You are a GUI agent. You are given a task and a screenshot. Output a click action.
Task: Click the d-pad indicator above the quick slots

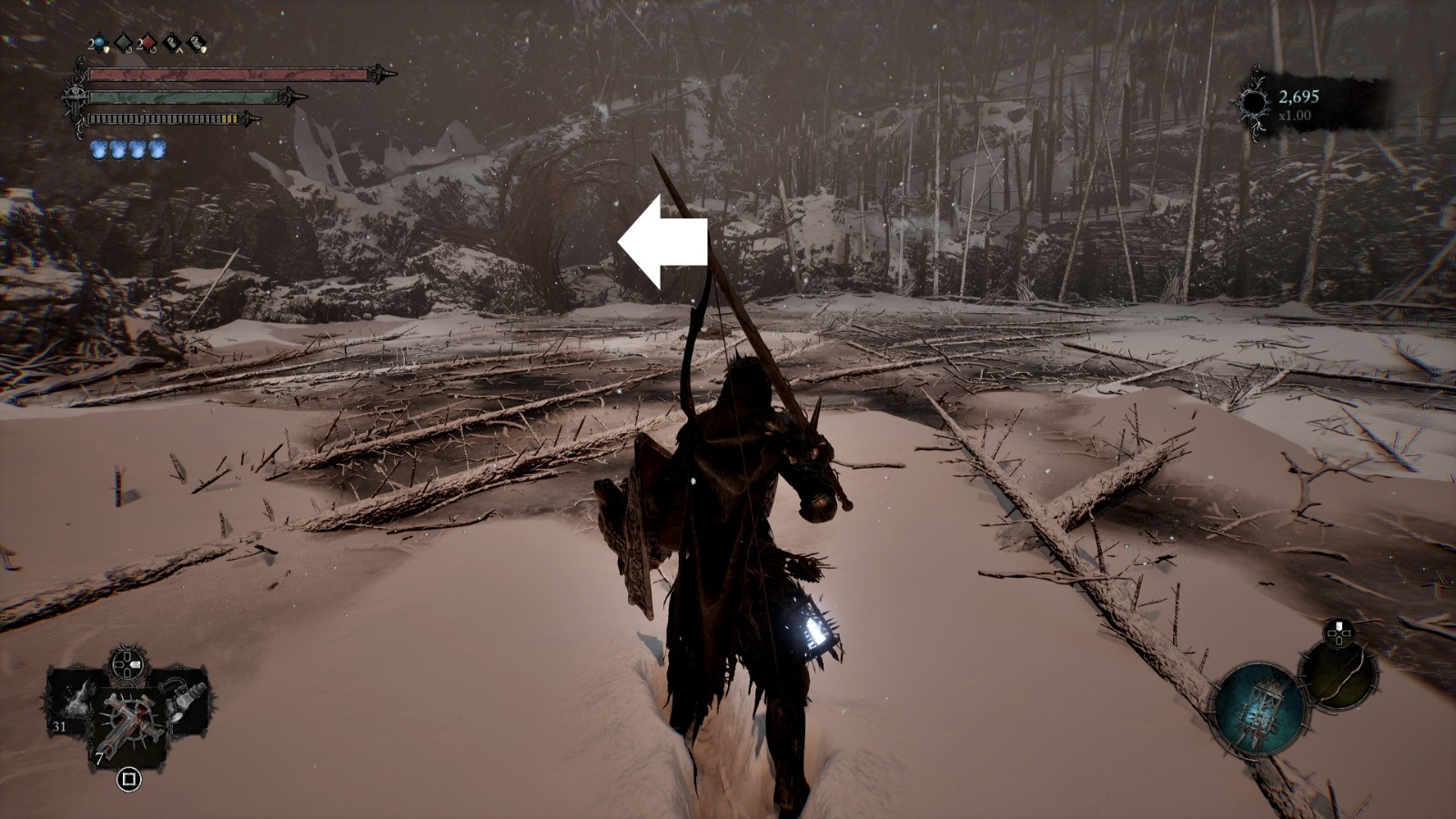click(x=126, y=664)
